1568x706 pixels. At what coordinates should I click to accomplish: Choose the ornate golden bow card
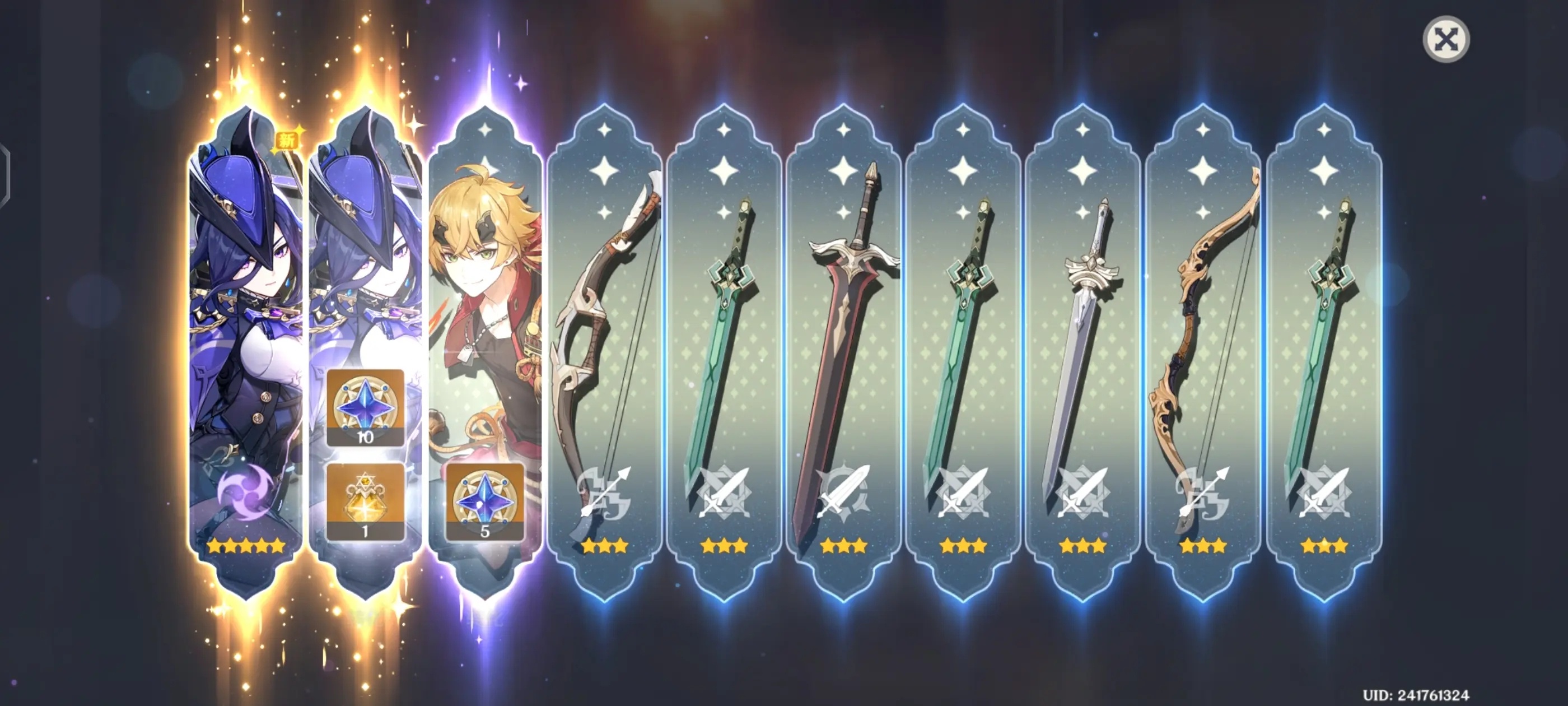pyautogui.click(x=1203, y=354)
